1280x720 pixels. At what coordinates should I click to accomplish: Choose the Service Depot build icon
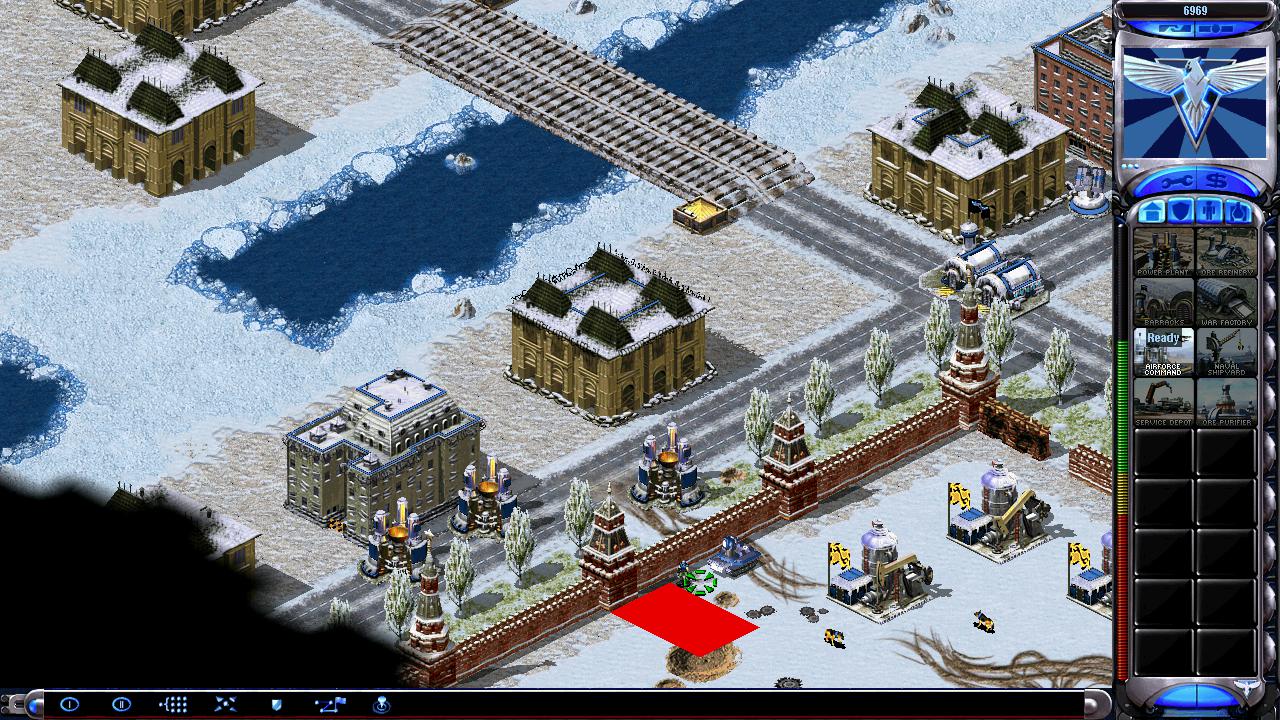point(1163,401)
